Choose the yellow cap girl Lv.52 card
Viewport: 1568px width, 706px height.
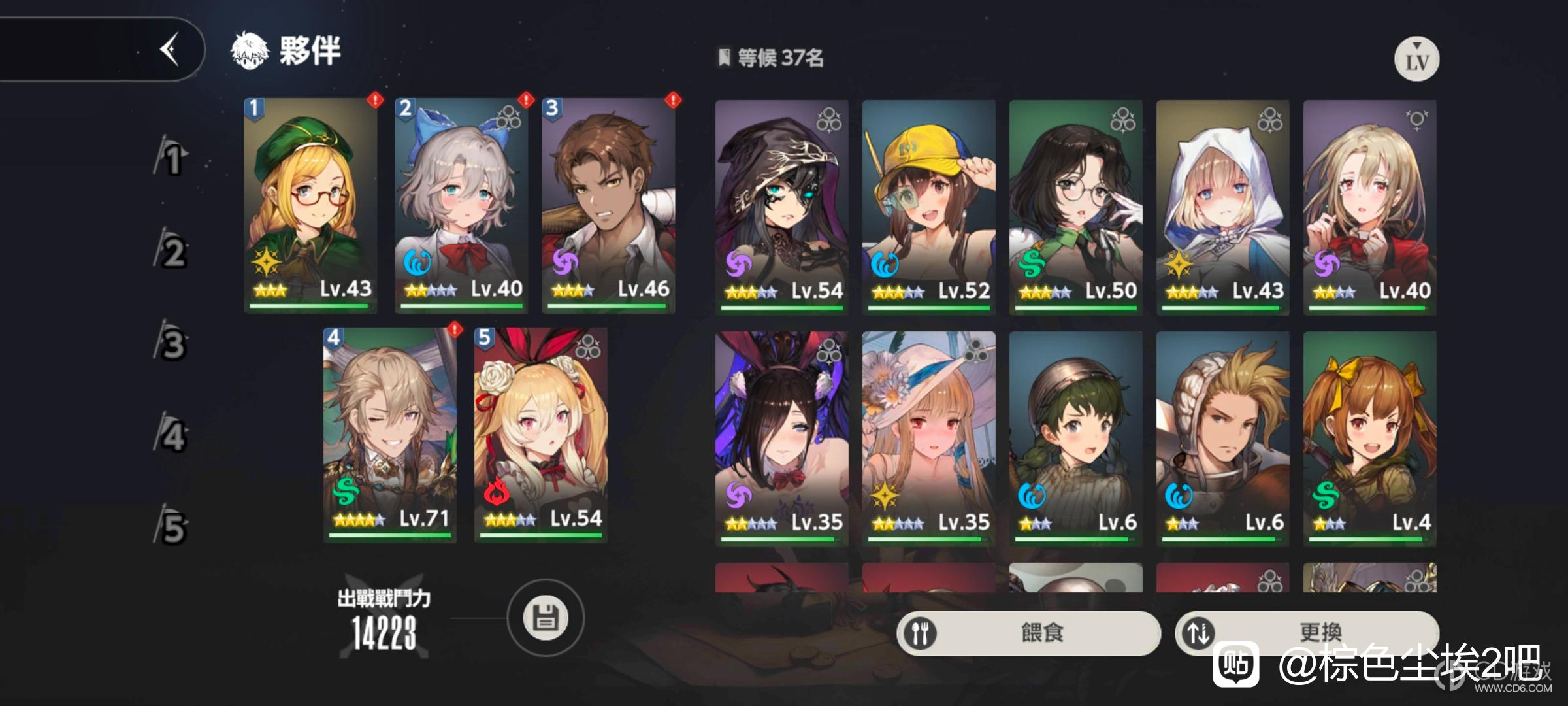click(x=928, y=207)
